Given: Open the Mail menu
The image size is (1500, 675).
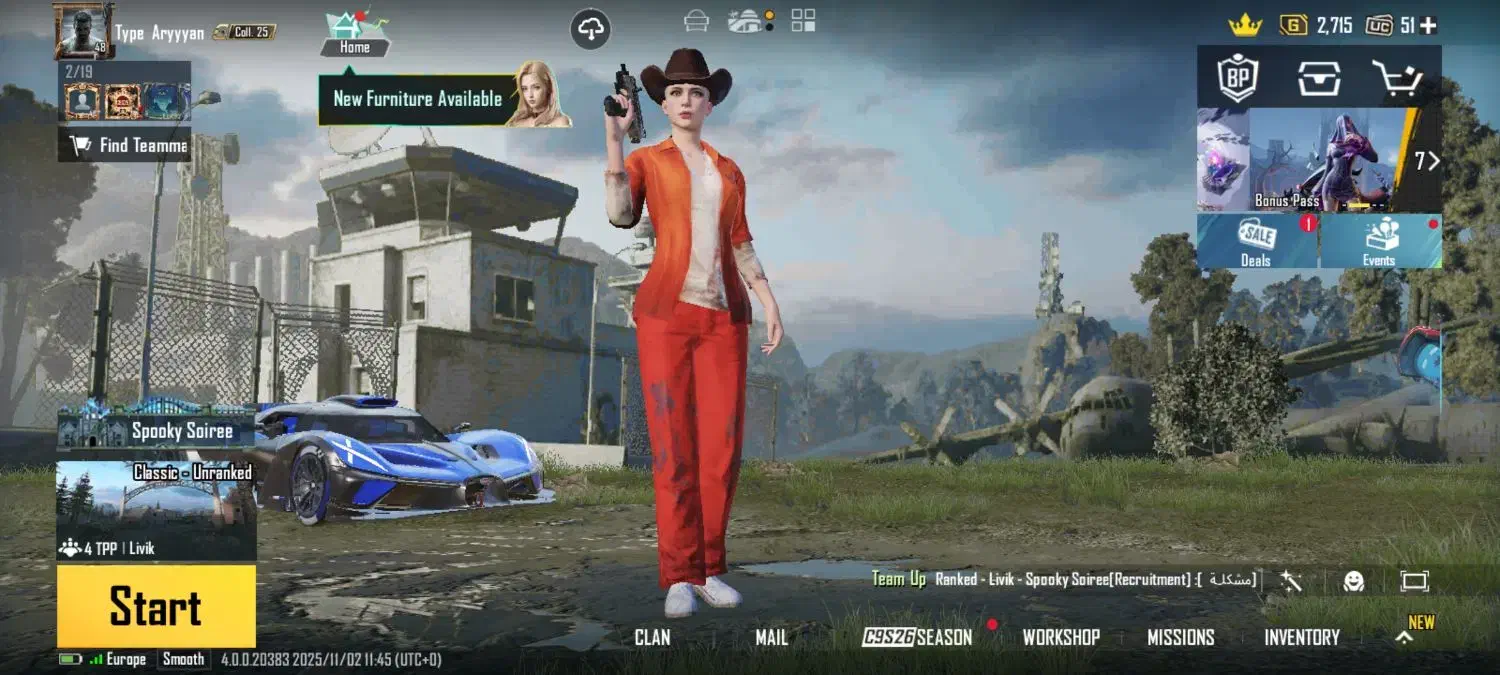Looking at the screenshot, I should click(x=771, y=637).
